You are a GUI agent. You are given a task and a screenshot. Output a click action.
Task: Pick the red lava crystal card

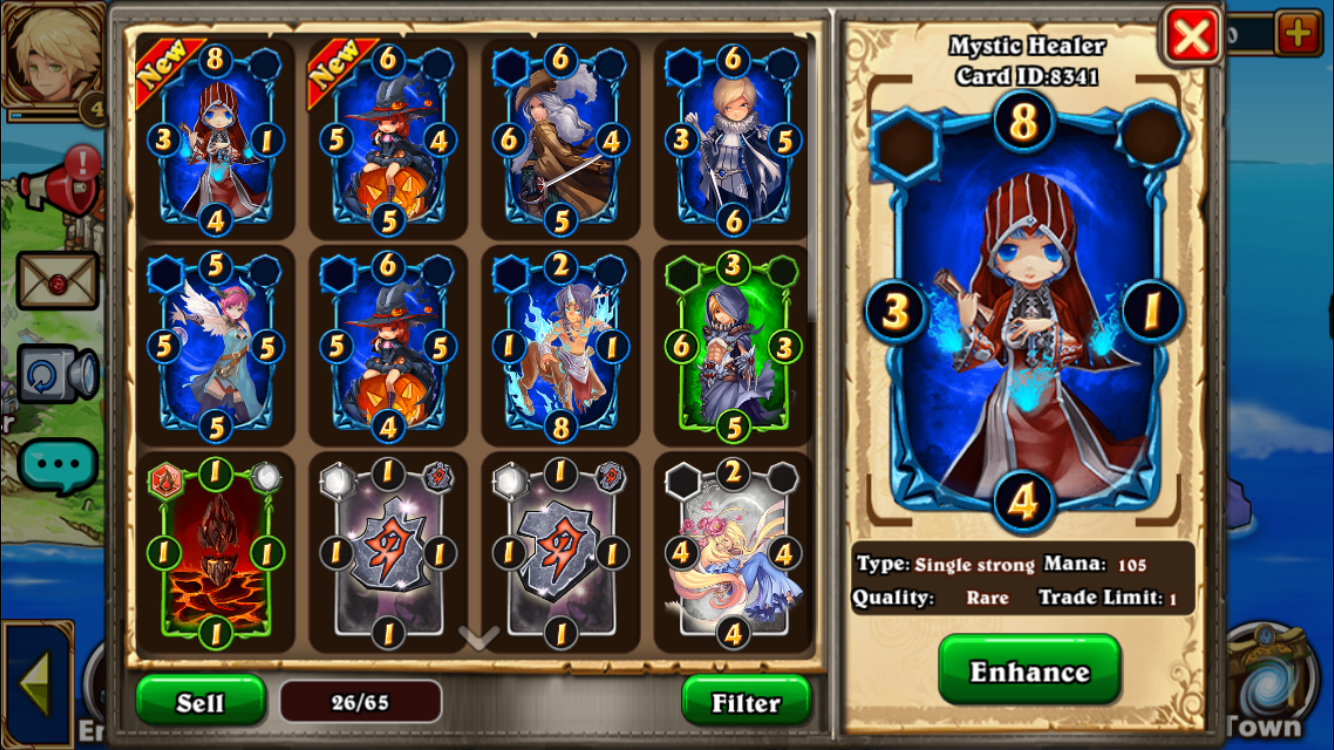(x=215, y=552)
